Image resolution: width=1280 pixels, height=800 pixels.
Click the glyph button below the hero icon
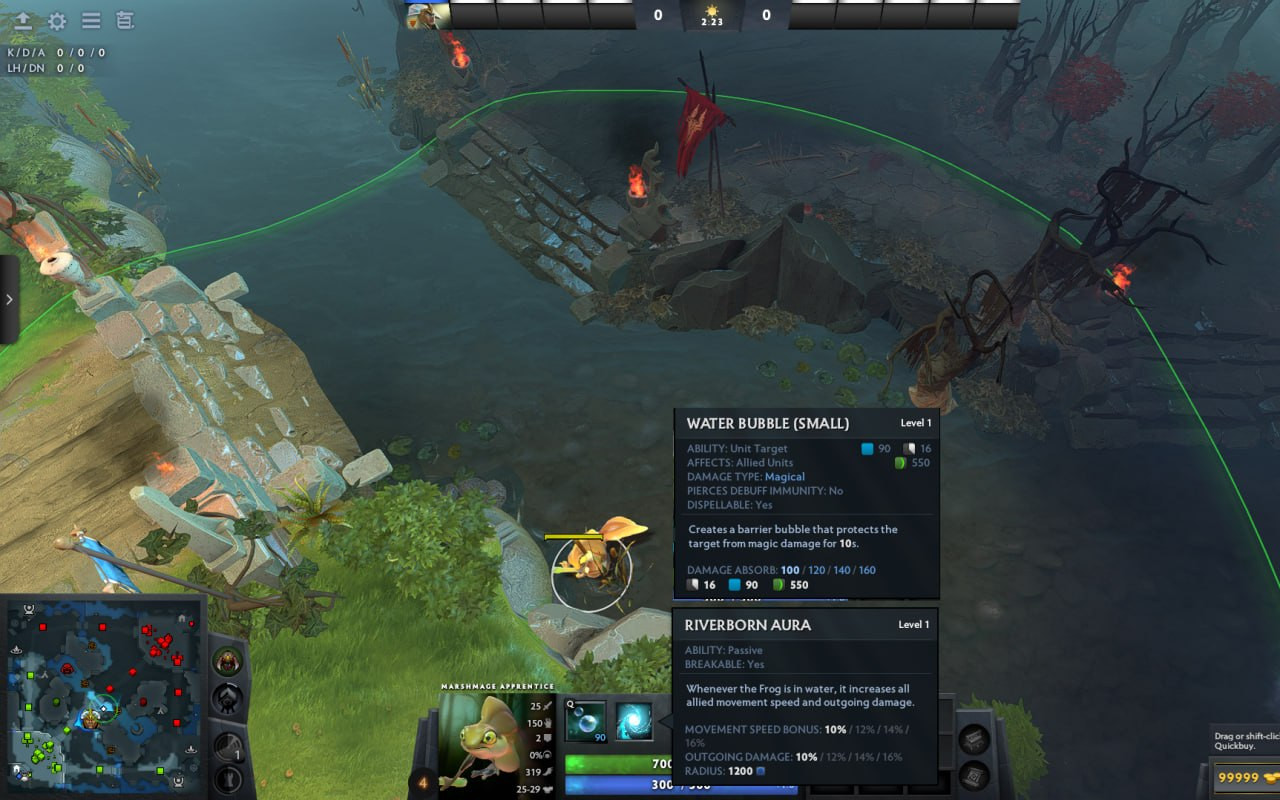[x=229, y=698]
